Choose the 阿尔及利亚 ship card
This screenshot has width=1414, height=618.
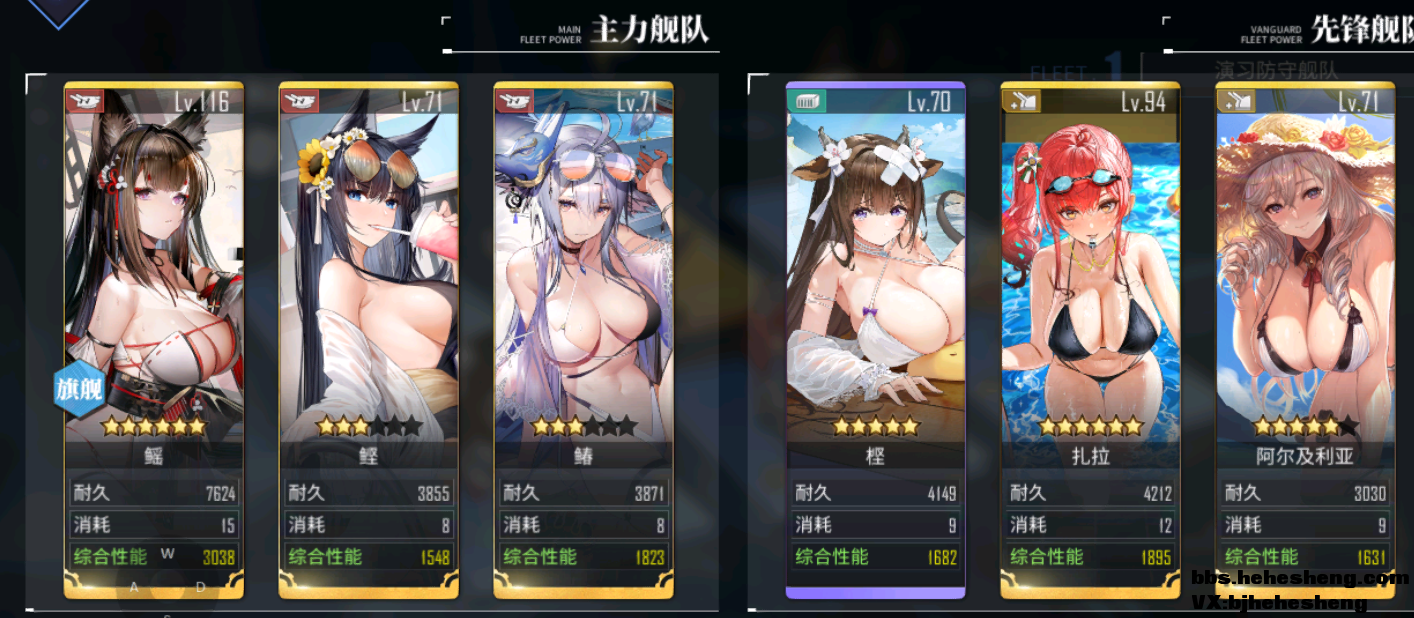tap(1305, 300)
